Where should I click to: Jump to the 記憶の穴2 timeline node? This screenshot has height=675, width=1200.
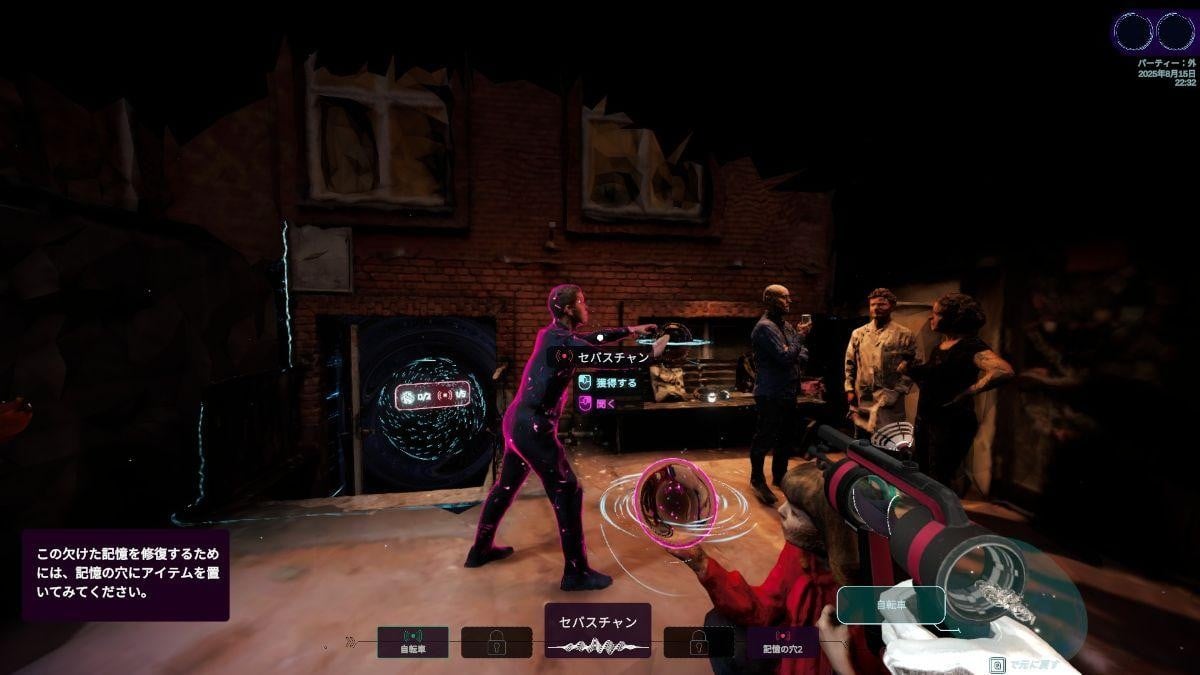[x=783, y=641]
